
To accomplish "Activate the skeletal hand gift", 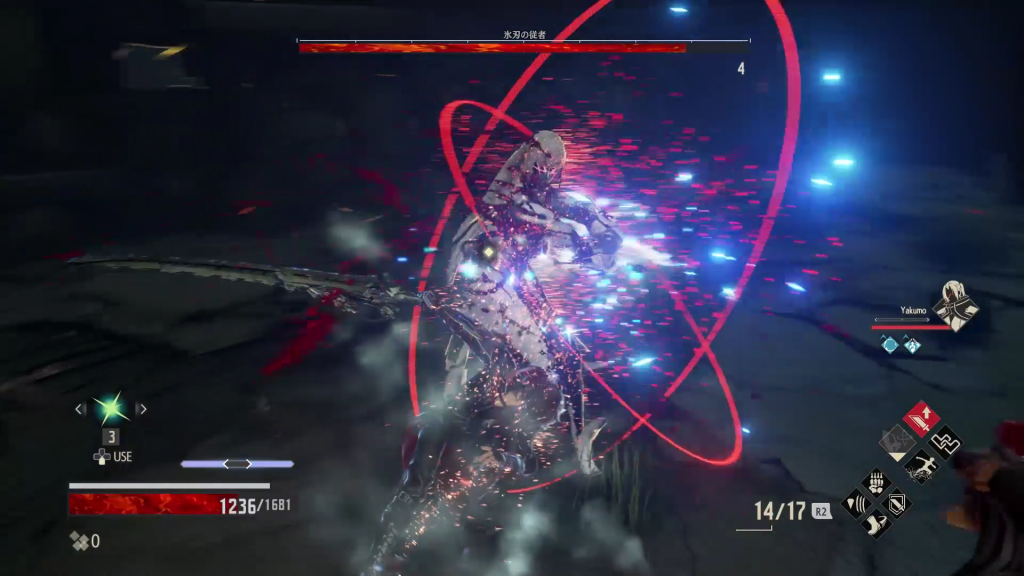I will 877,482.
